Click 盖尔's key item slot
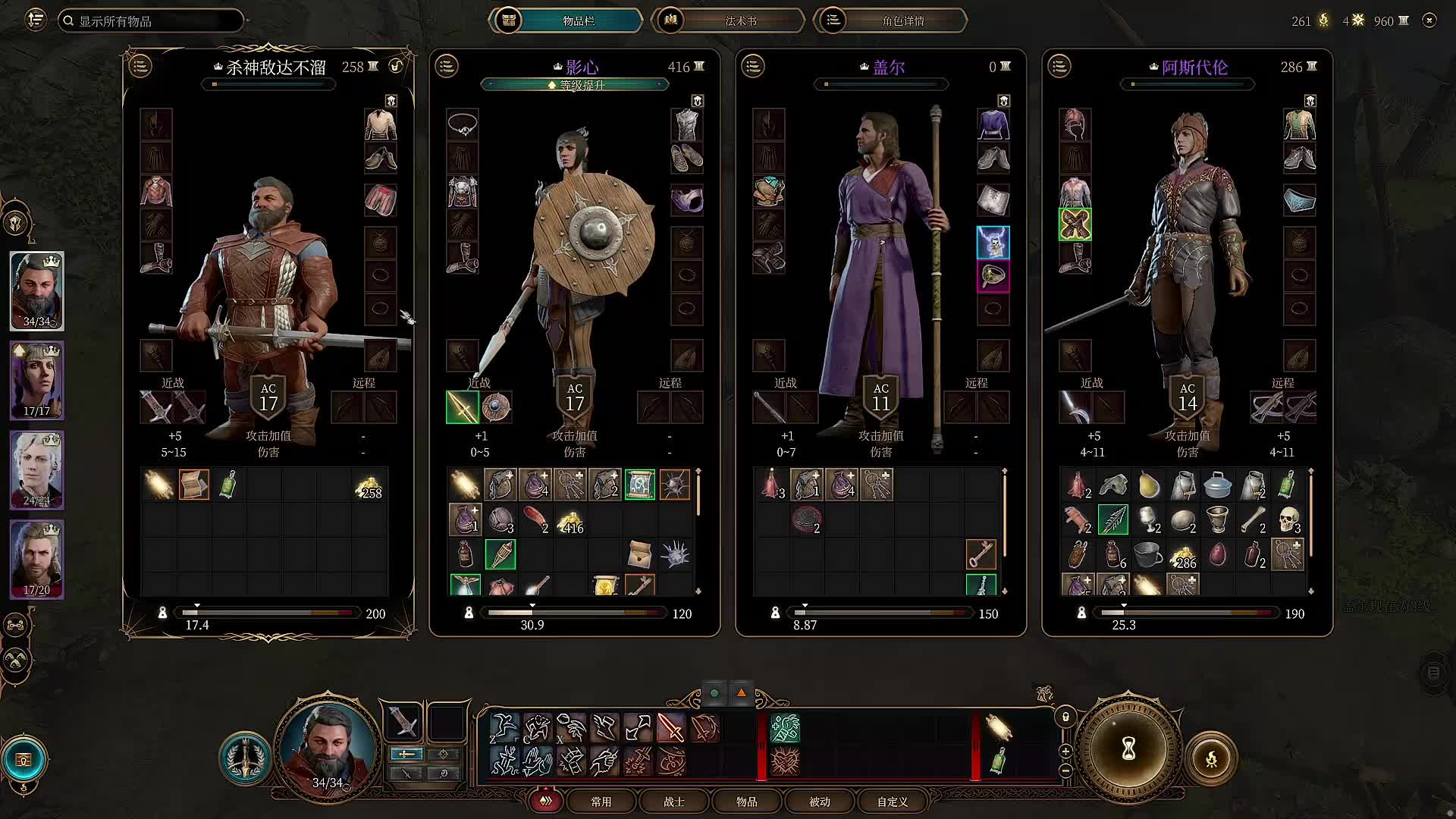 [x=981, y=554]
